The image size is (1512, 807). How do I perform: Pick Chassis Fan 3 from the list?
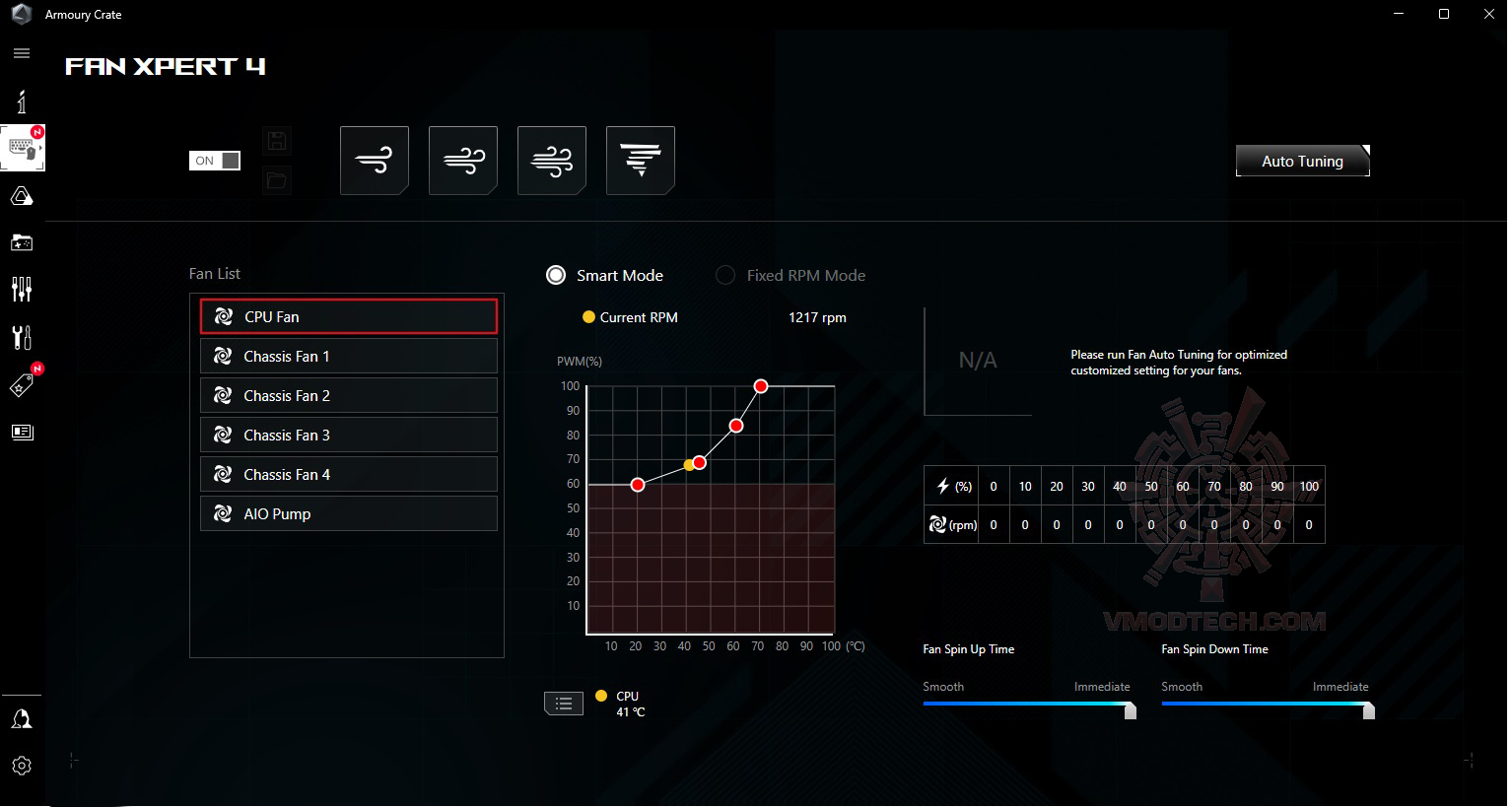(348, 435)
